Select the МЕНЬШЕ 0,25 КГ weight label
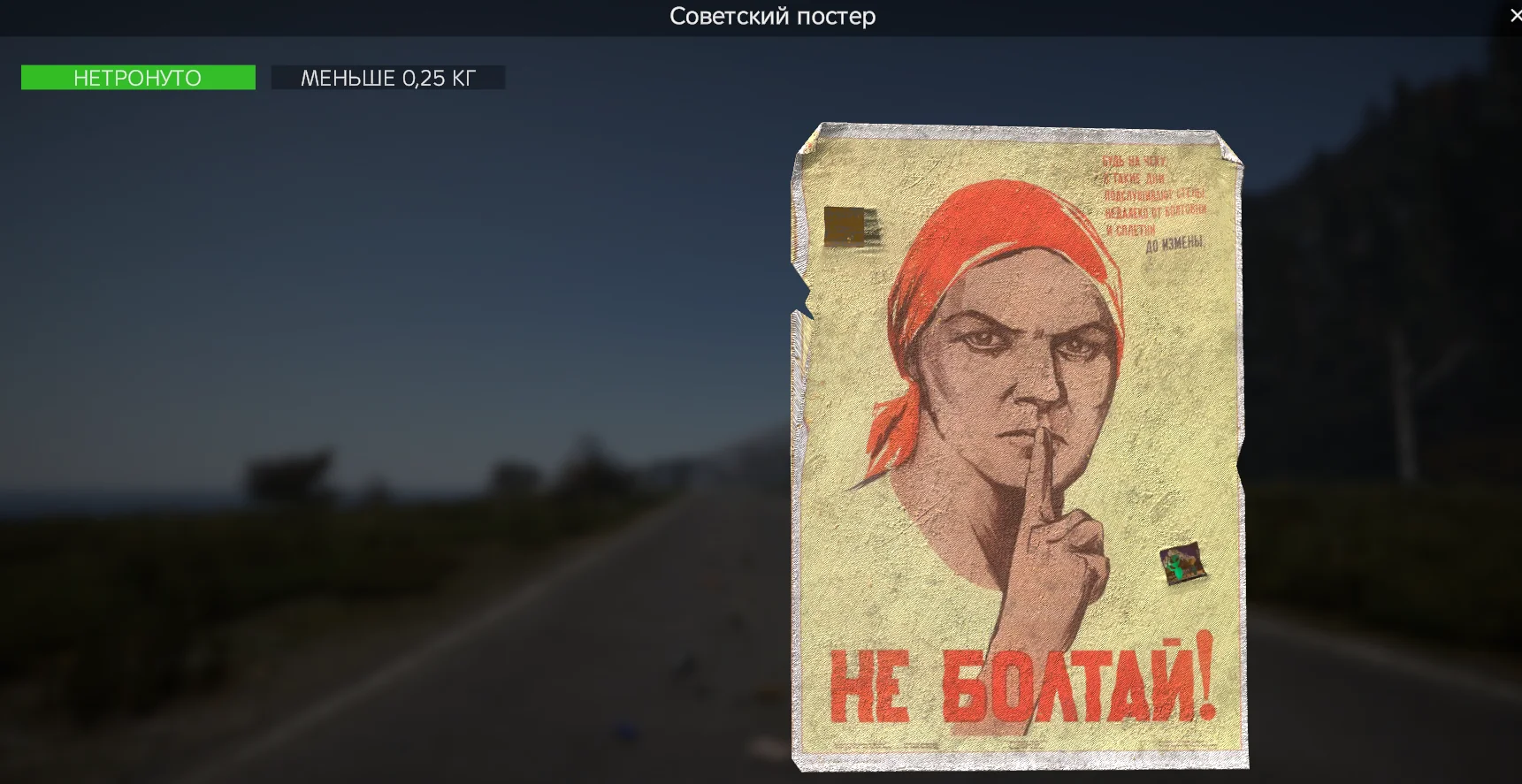Image resolution: width=1522 pixels, height=784 pixels. (x=389, y=77)
